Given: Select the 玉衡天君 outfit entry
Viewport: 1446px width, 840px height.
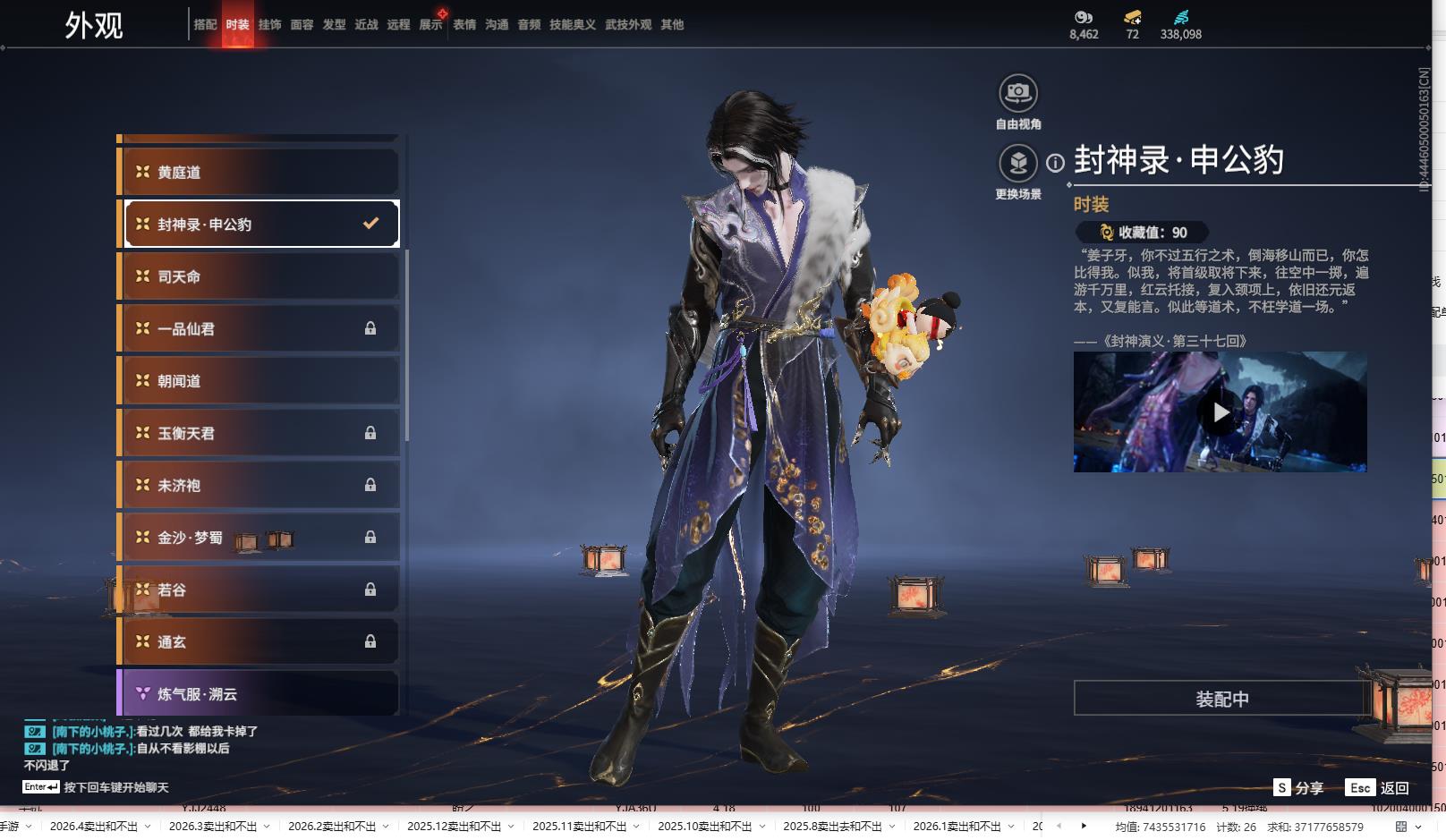Looking at the screenshot, I should pos(259,433).
